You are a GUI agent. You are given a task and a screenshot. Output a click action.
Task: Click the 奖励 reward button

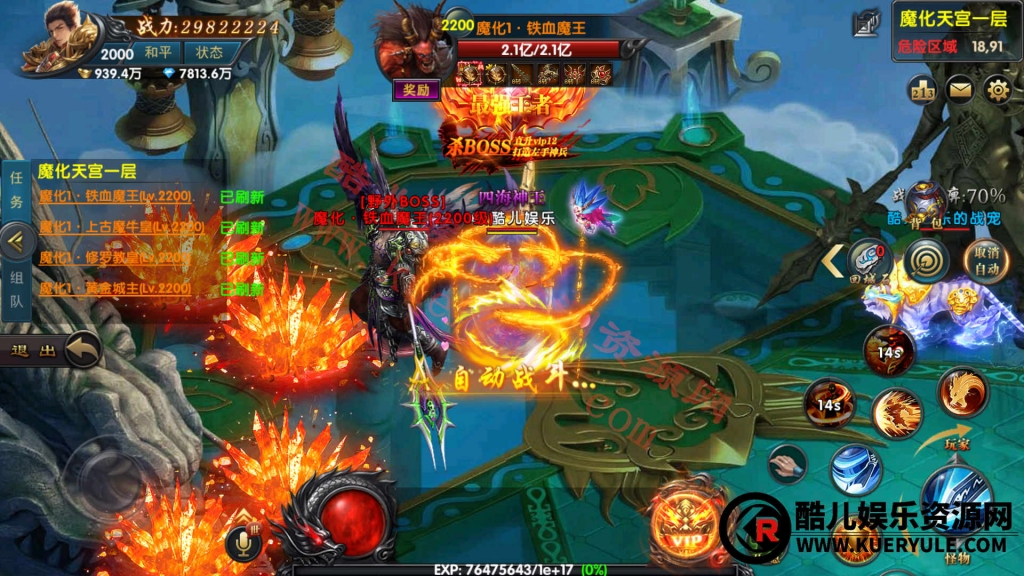click(x=416, y=90)
